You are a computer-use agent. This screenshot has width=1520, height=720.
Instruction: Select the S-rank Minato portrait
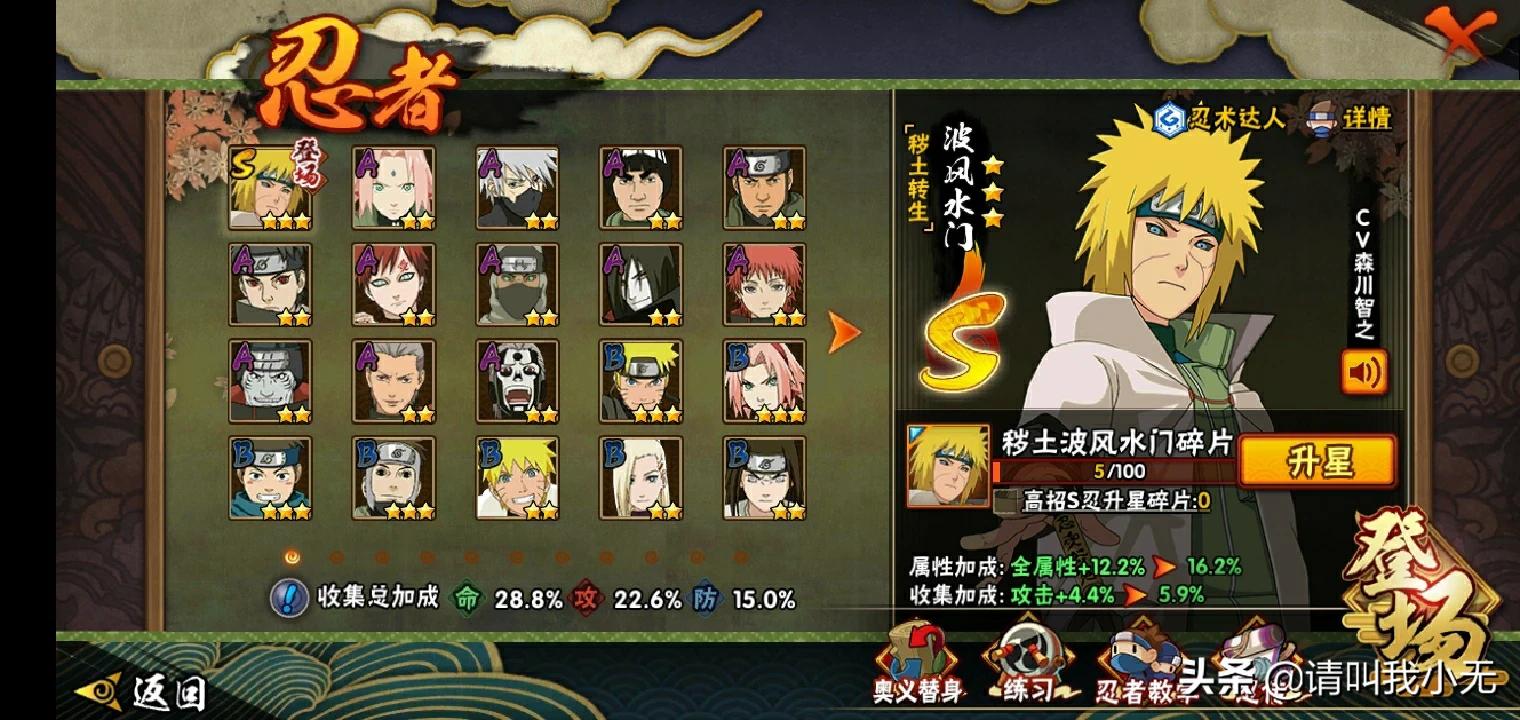pos(270,189)
